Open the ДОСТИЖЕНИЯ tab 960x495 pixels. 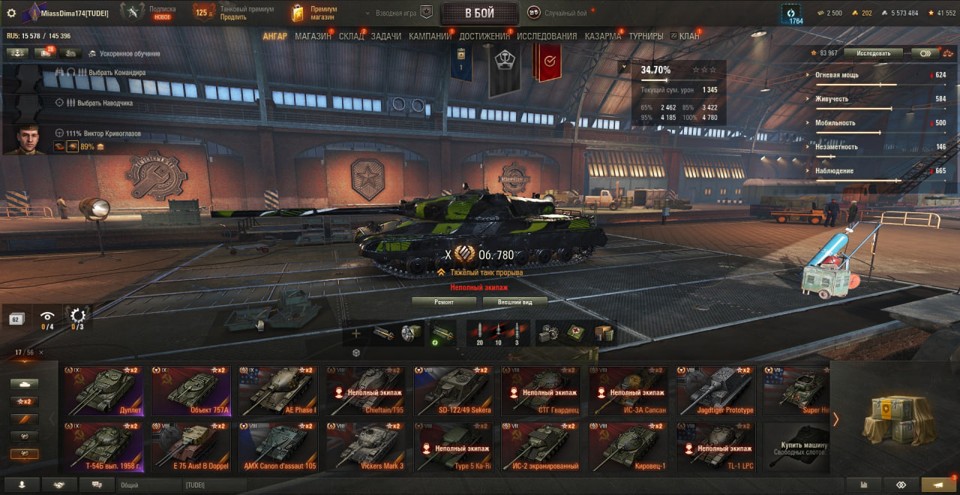(484, 36)
